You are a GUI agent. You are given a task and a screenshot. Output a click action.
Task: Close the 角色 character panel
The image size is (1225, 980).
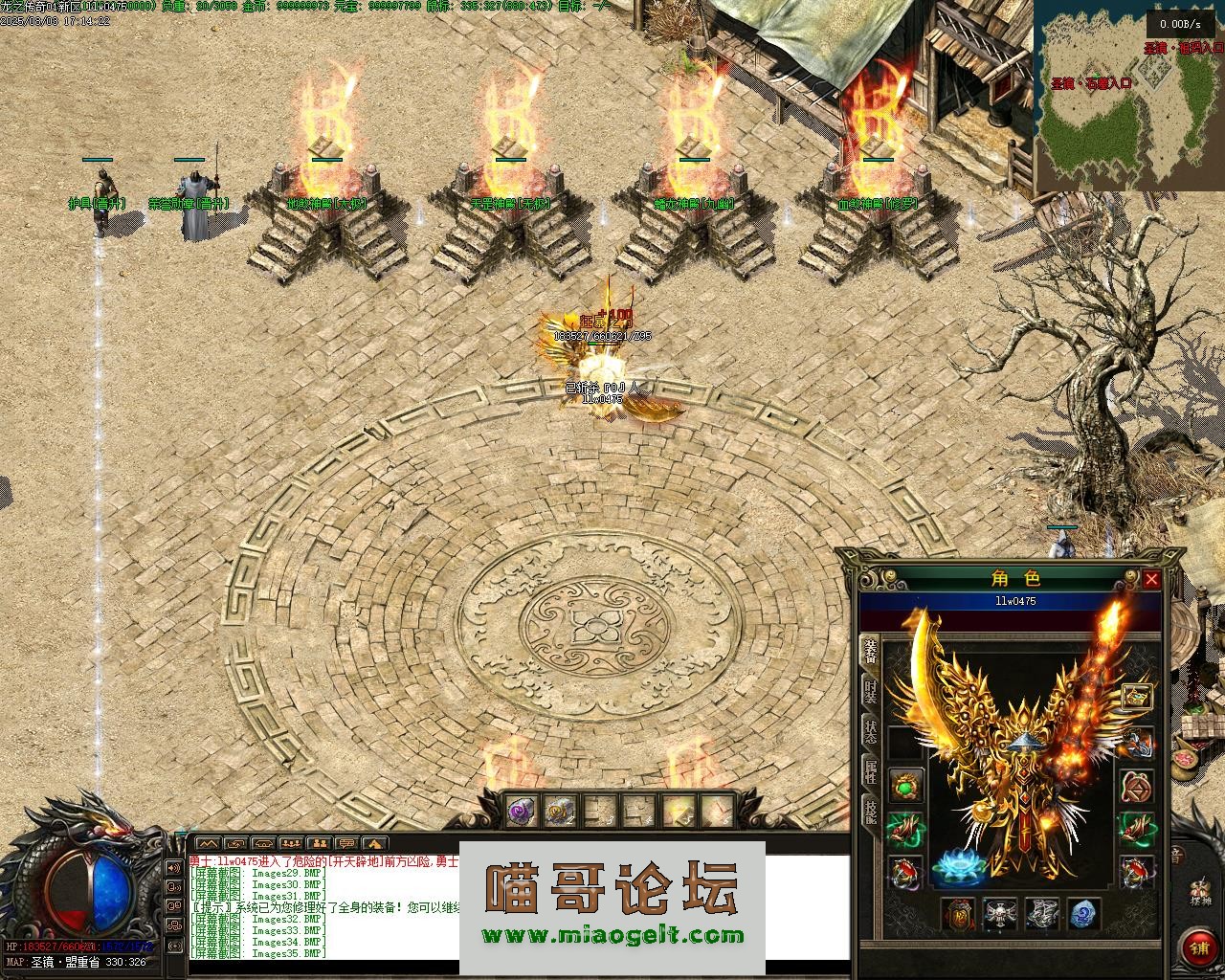click(1151, 579)
